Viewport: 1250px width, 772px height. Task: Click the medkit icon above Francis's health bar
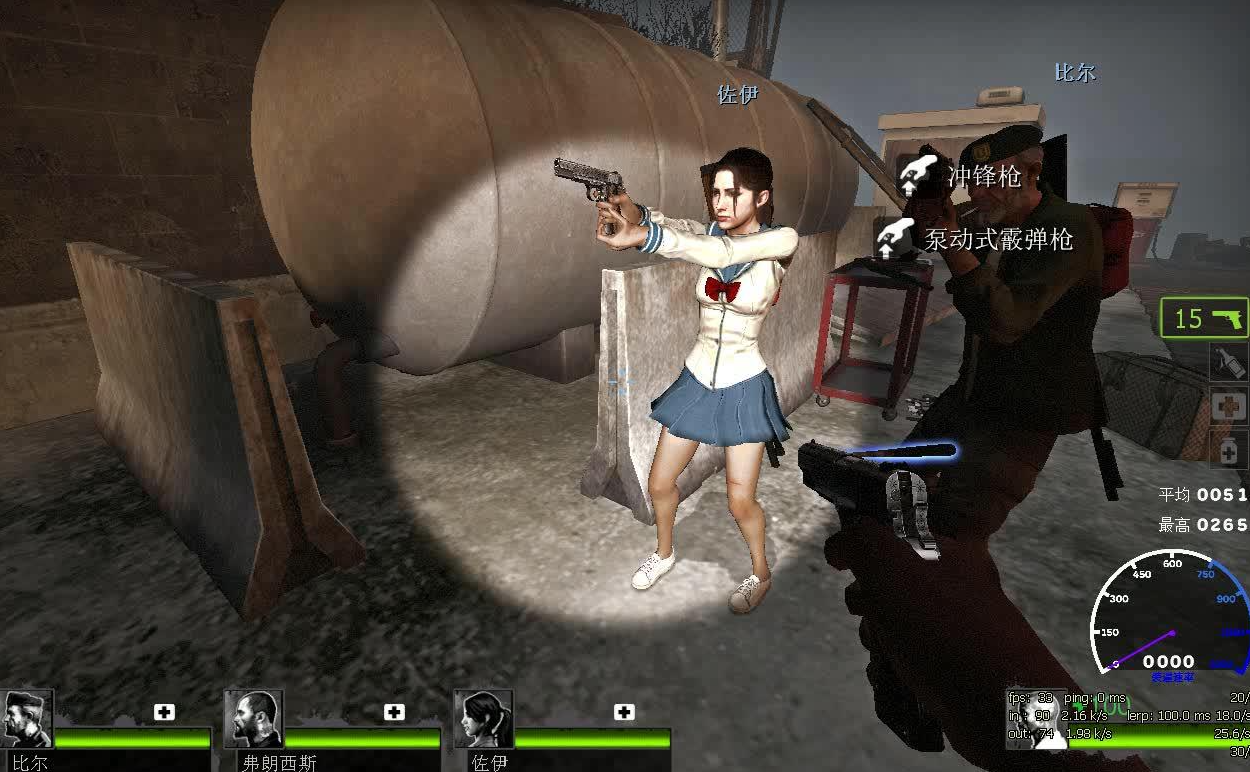[x=394, y=712]
